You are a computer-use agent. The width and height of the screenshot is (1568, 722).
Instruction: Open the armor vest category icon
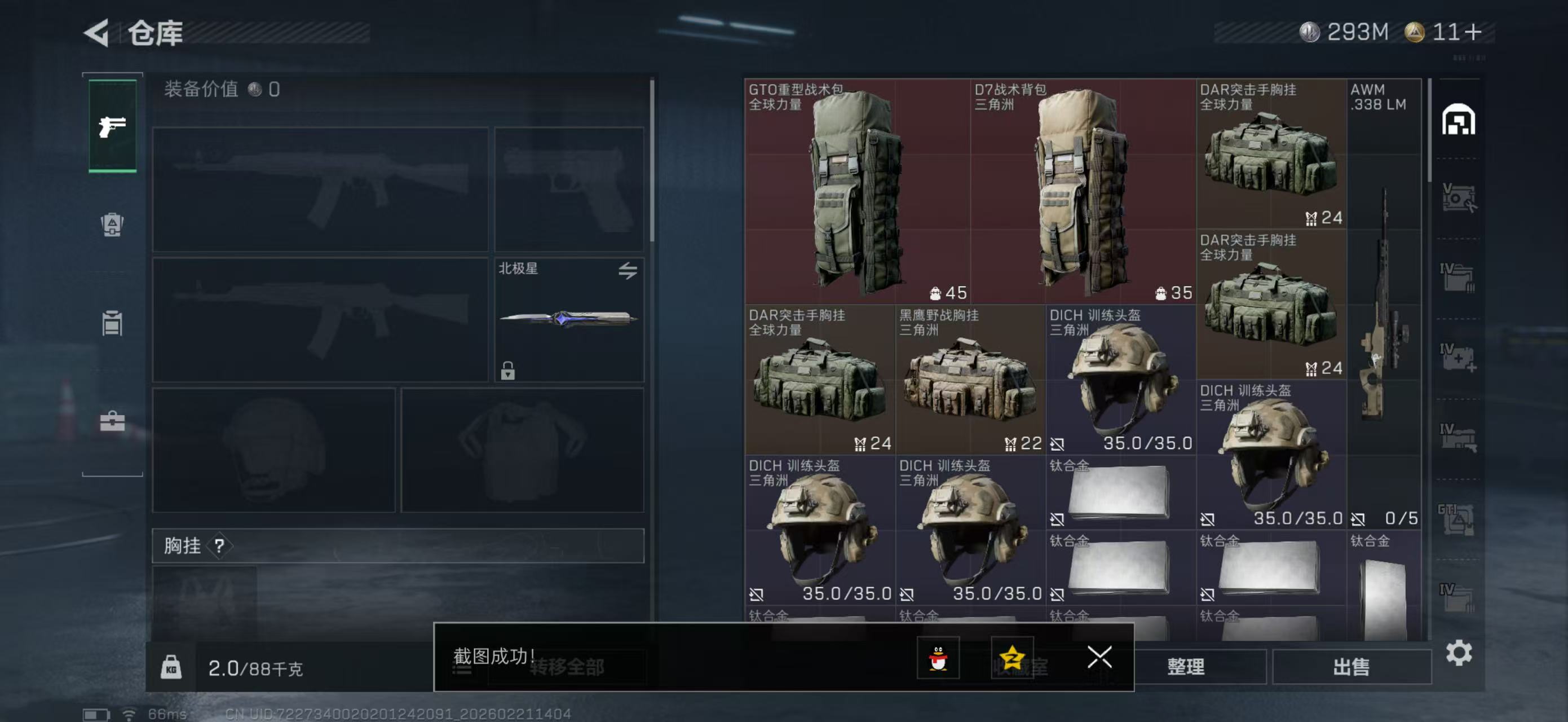coord(113,225)
